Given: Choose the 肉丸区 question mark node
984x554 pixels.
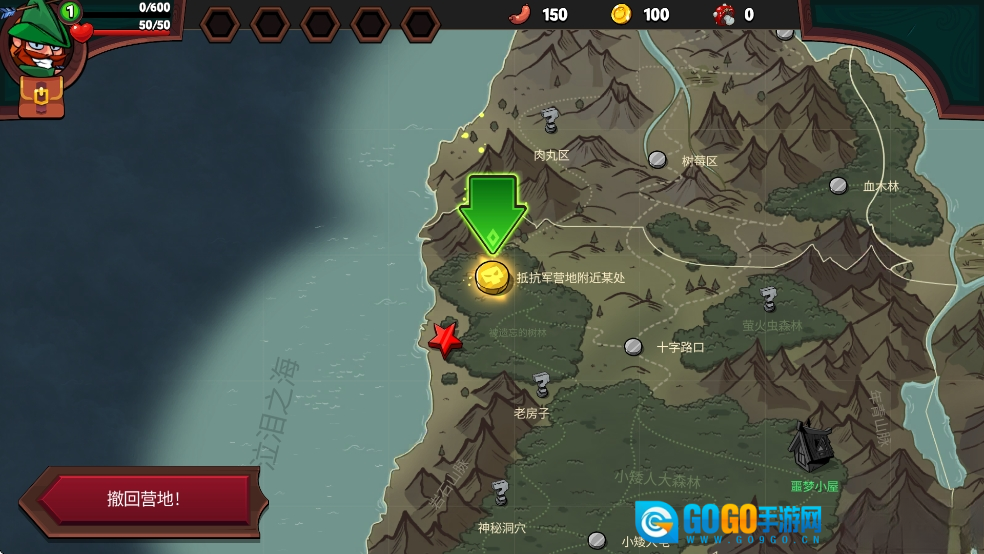Looking at the screenshot, I should (549, 122).
